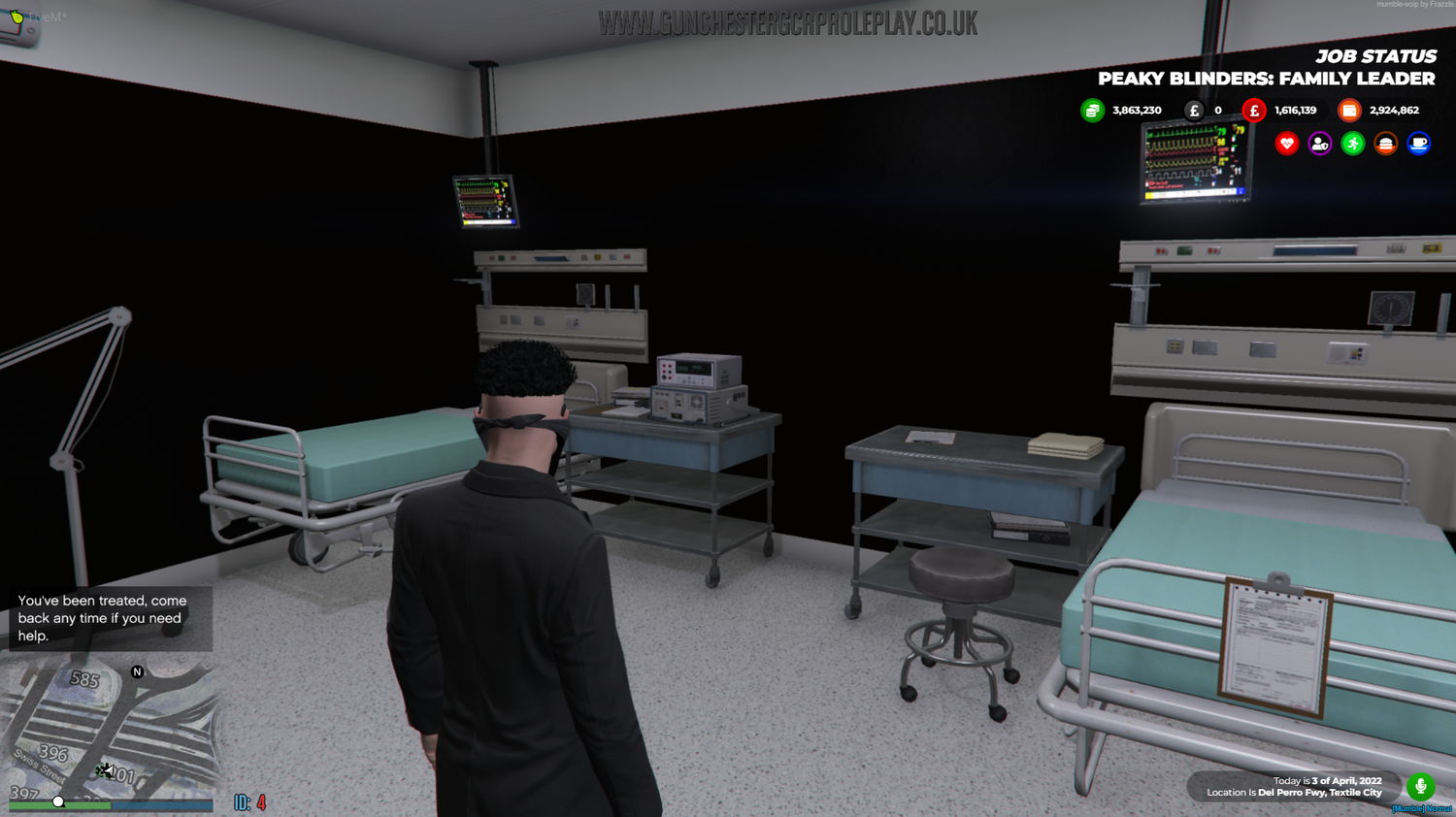Select the green cash stack icon

tap(1090, 110)
